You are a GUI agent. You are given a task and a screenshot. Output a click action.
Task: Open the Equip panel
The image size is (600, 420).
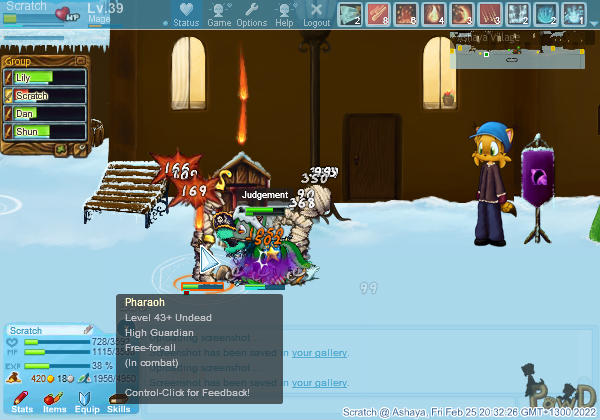[87, 402]
